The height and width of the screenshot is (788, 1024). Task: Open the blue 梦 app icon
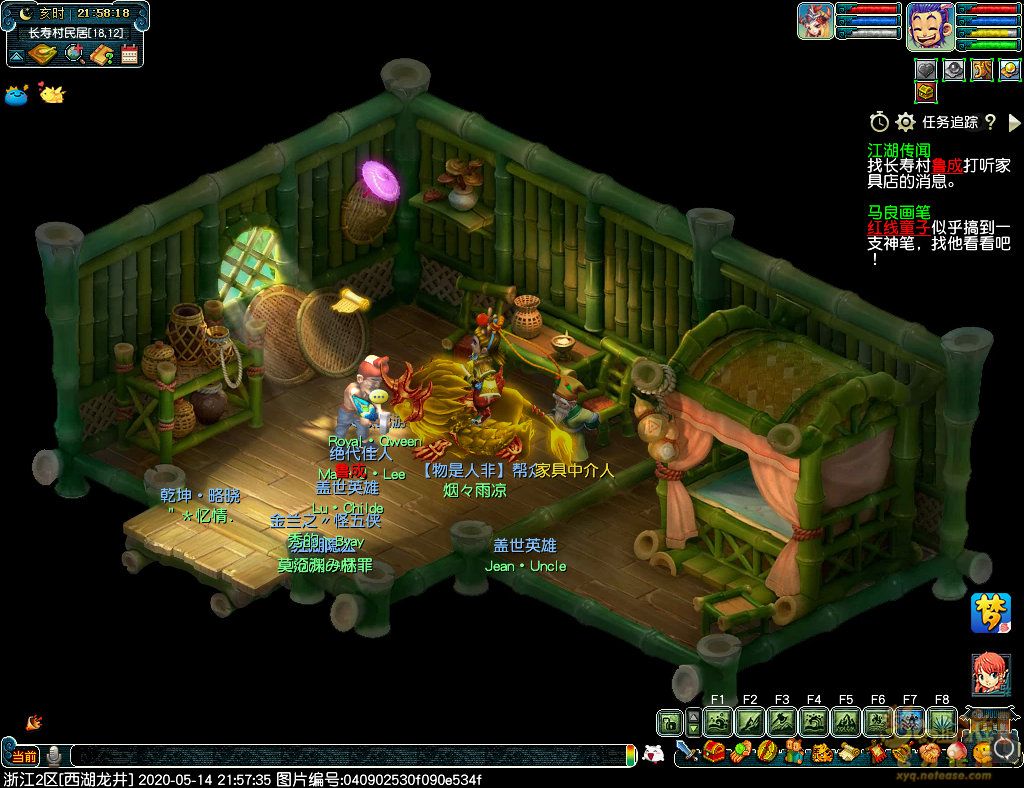pos(990,613)
